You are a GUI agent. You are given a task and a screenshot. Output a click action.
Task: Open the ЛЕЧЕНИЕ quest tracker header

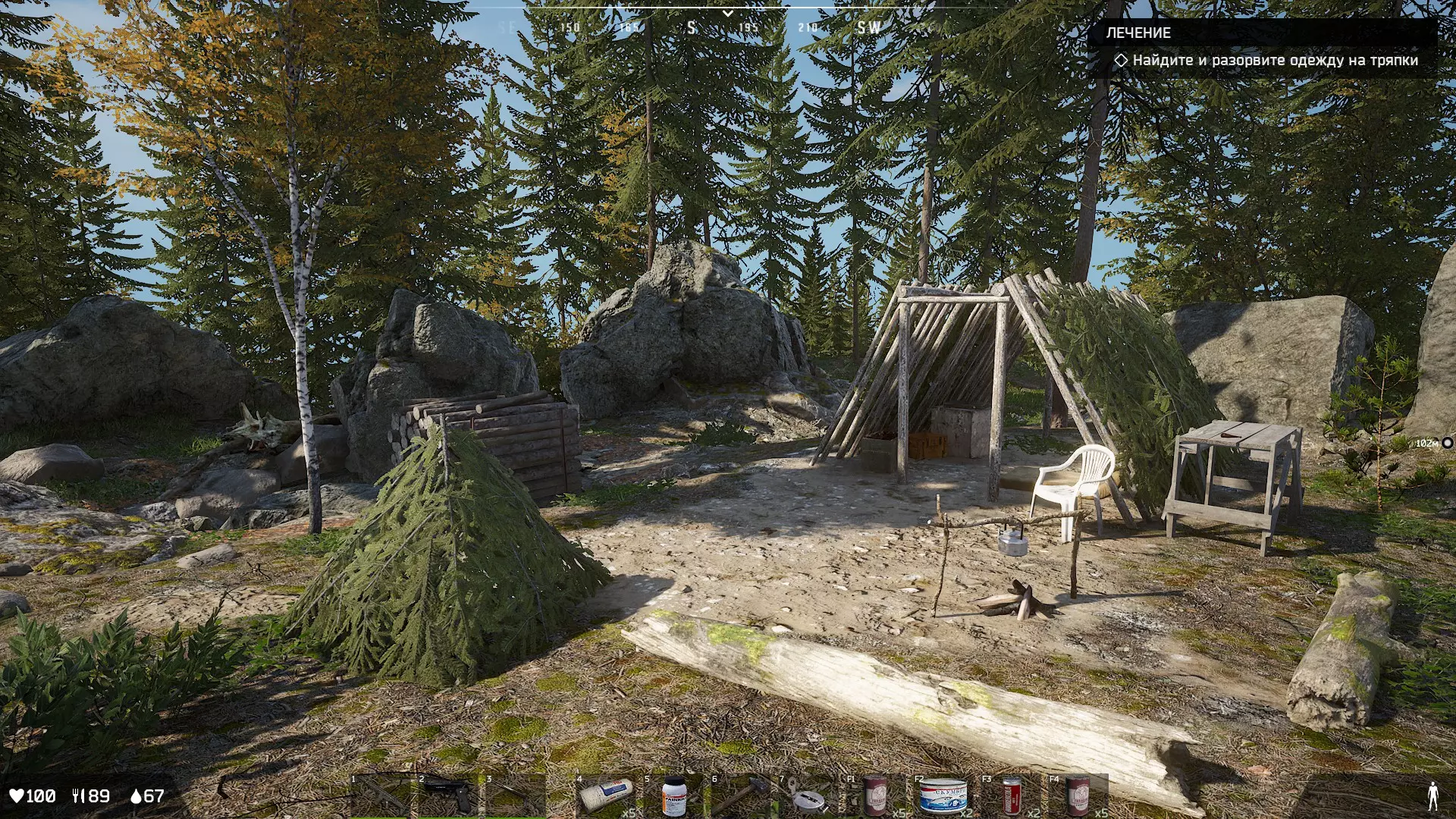click(x=1138, y=33)
